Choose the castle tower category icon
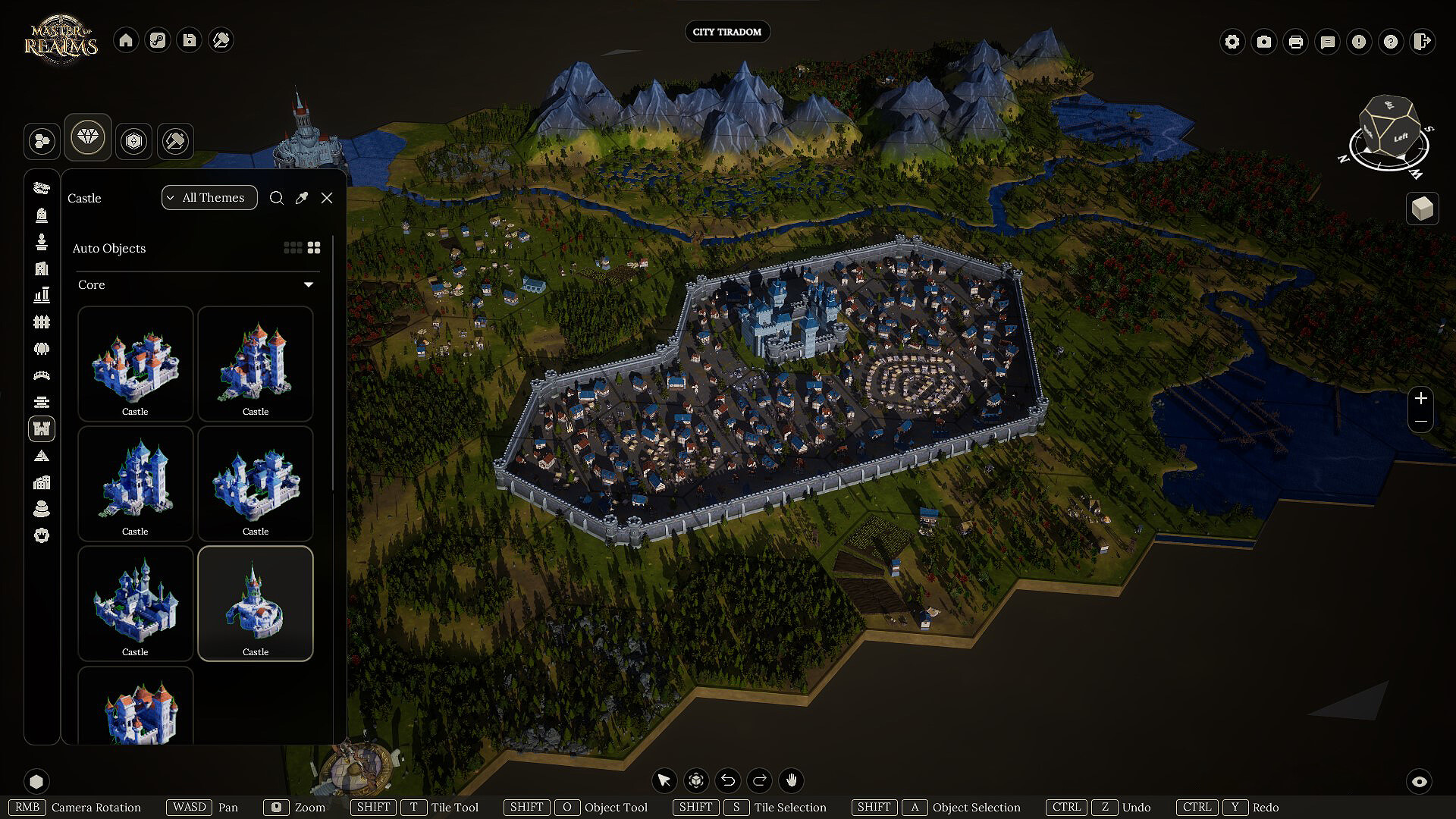Image resolution: width=1456 pixels, height=819 pixels. [42, 429]
